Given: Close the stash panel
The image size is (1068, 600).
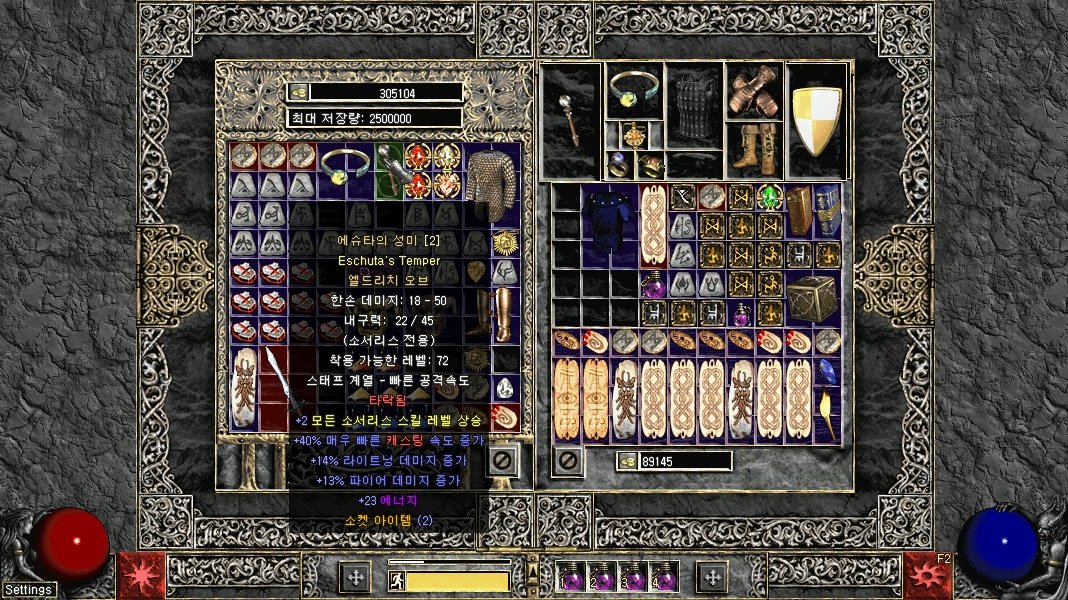Looking at the screenshot, I should click(503, 461).
